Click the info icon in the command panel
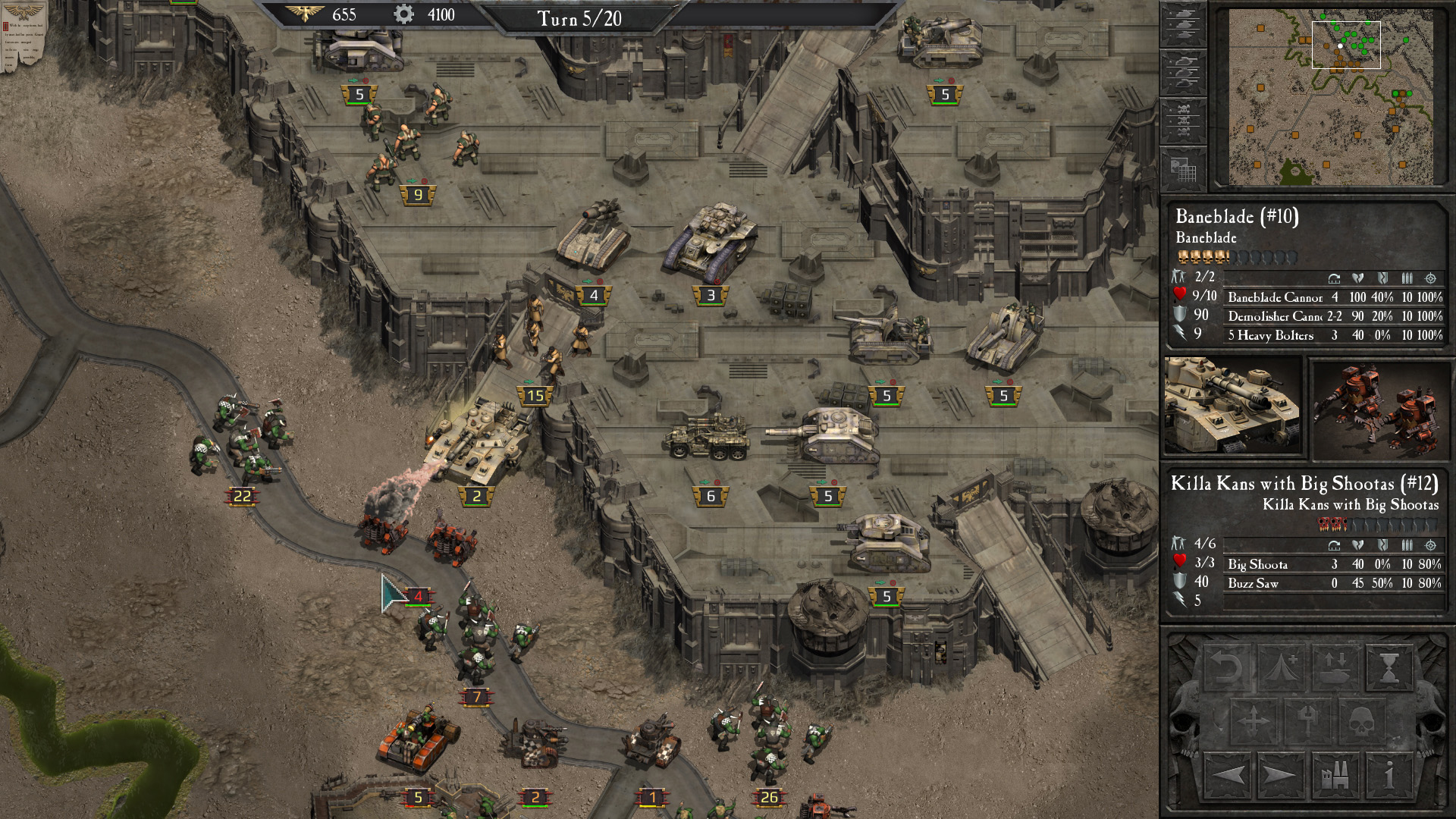The width and height of the screenshot is (1456, 819). click(x=1389, y=776)
